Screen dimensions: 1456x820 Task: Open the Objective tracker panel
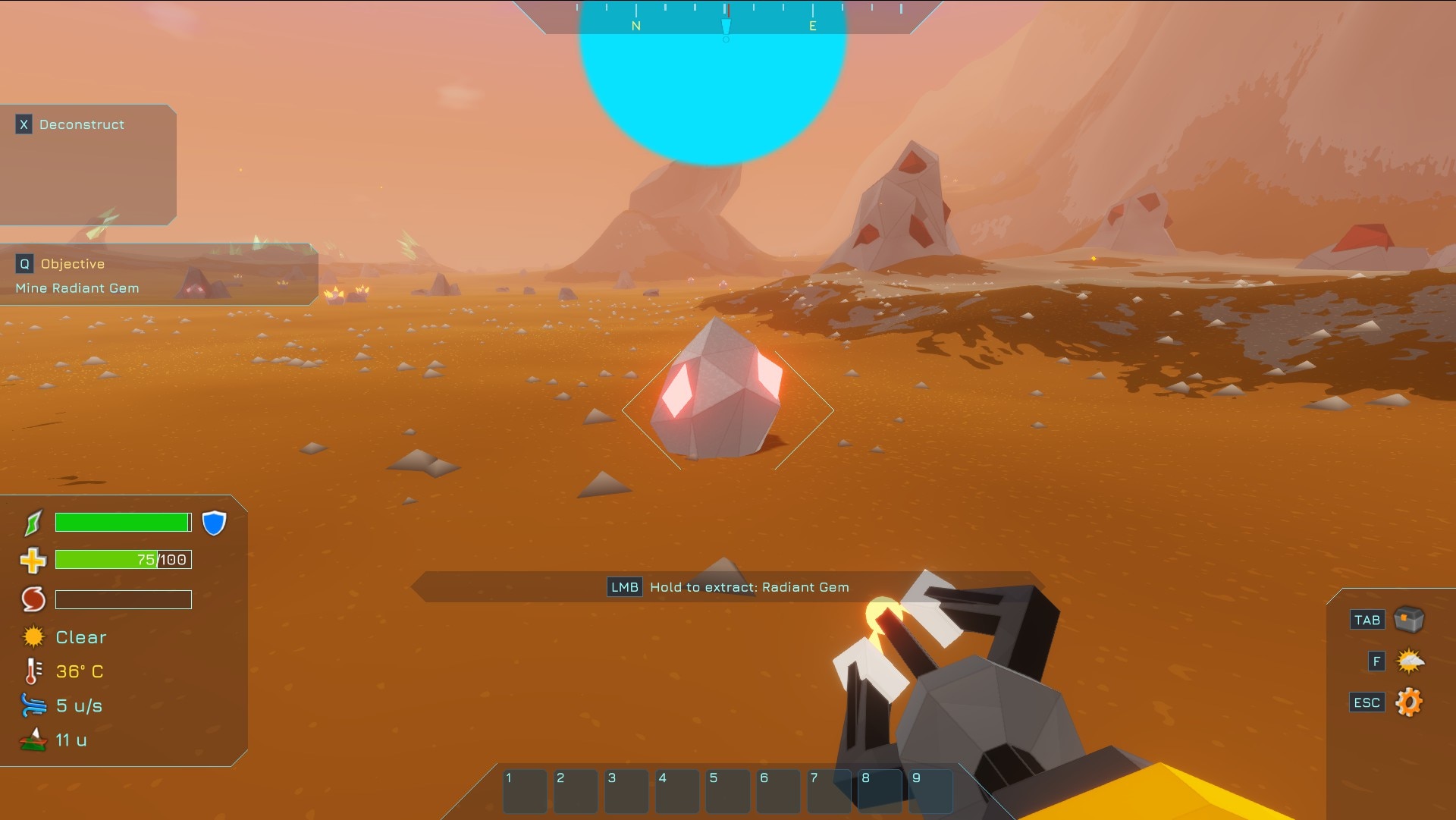[x=72, y=264]
